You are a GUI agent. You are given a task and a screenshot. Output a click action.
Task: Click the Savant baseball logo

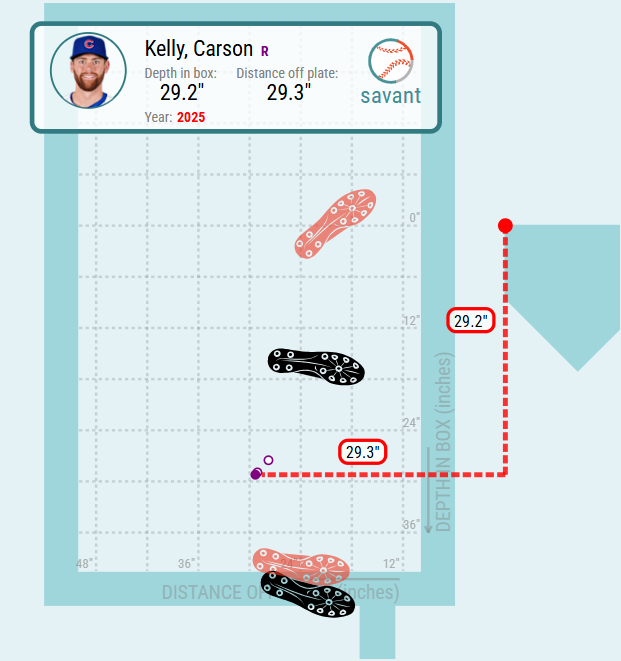pos(390,62)
